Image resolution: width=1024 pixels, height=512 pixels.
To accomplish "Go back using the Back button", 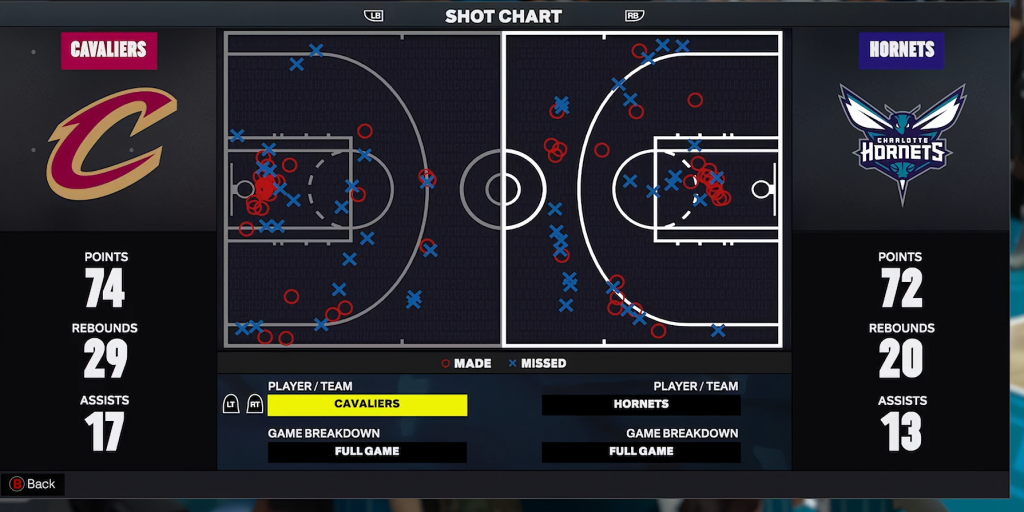I will (33, 484).
